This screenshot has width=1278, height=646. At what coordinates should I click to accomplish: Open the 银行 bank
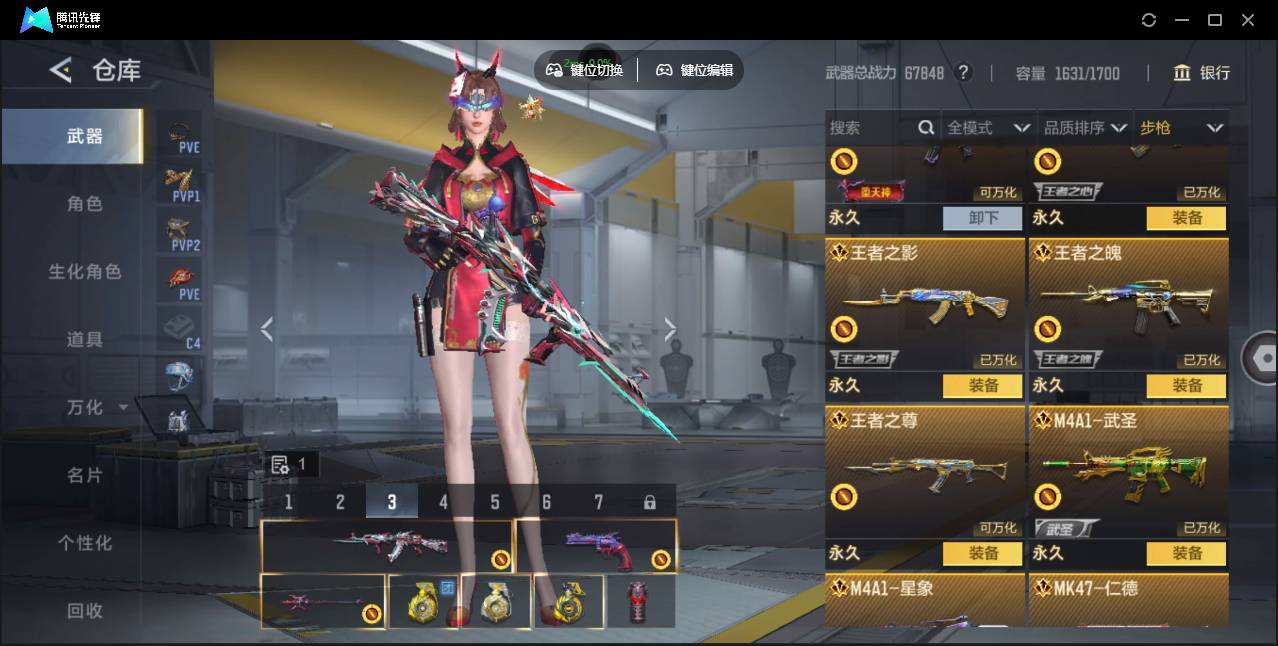pos(1202,73)
